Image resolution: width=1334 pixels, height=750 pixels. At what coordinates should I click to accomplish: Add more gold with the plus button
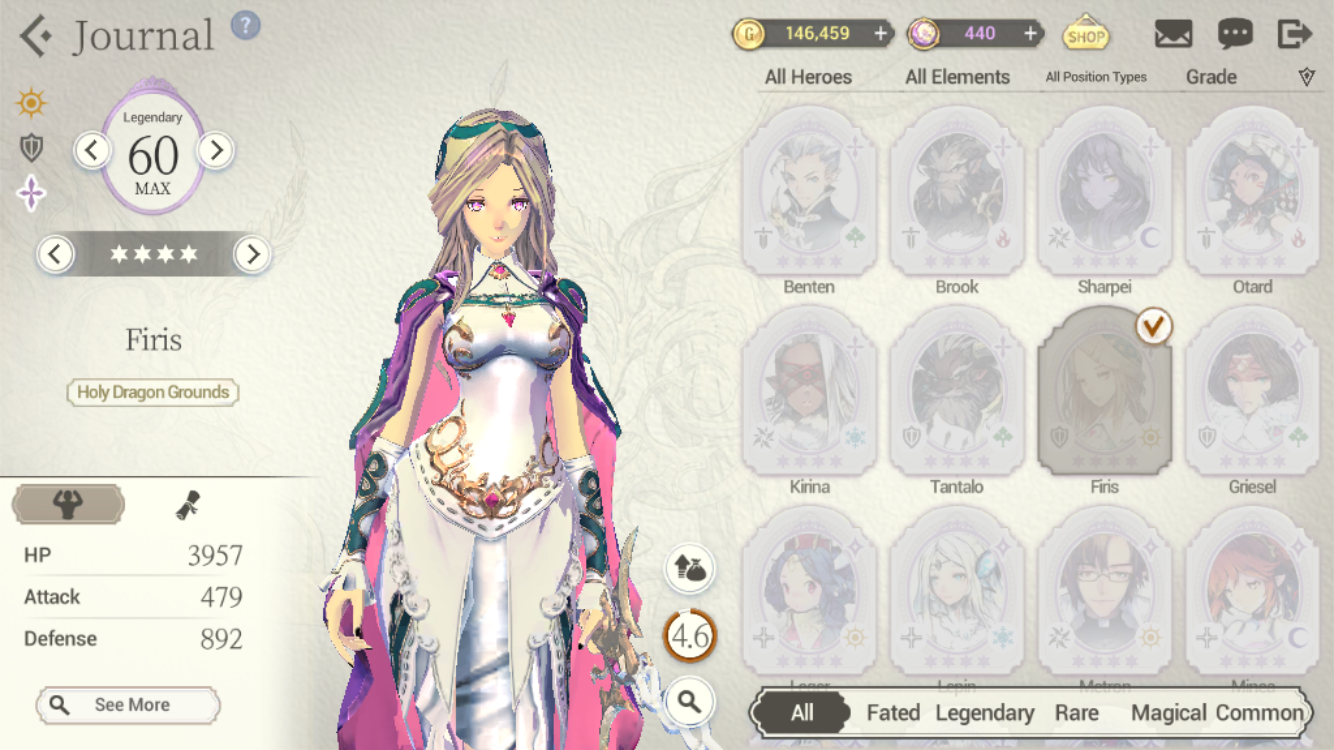pos(880,34)
